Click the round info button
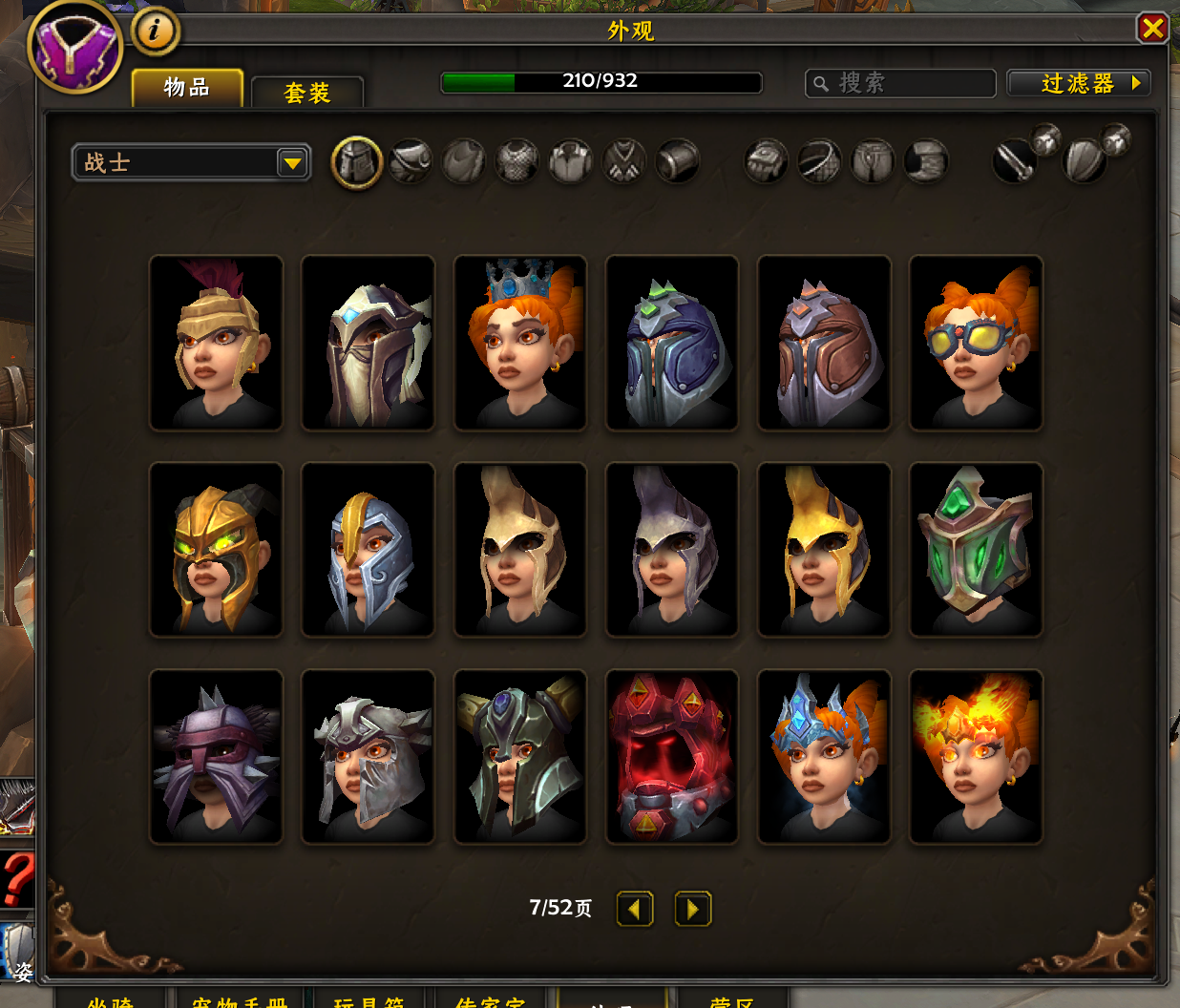 (x=154, y=31)
